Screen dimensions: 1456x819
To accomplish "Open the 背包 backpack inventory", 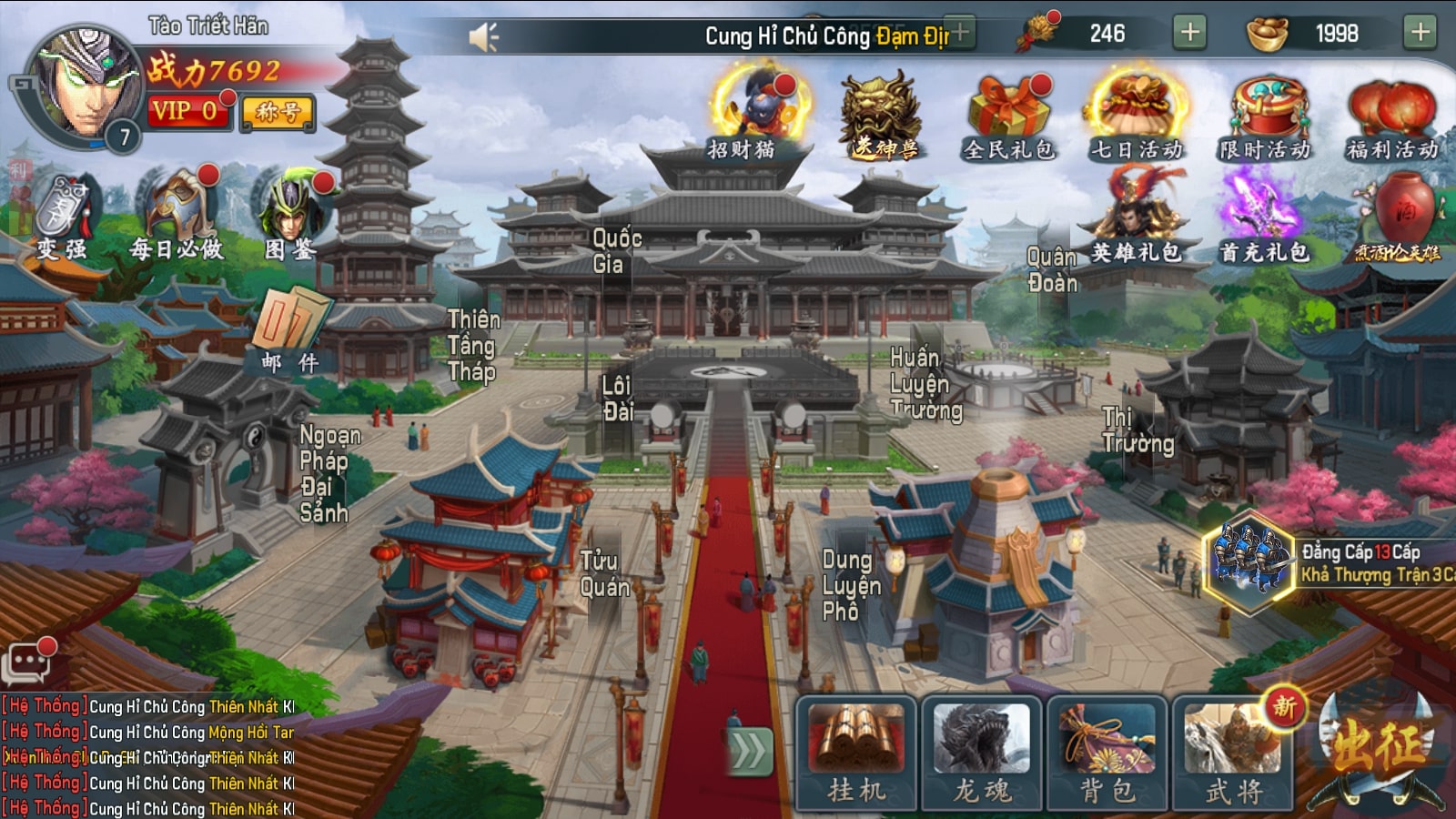I will click(x=1107, y=753).
